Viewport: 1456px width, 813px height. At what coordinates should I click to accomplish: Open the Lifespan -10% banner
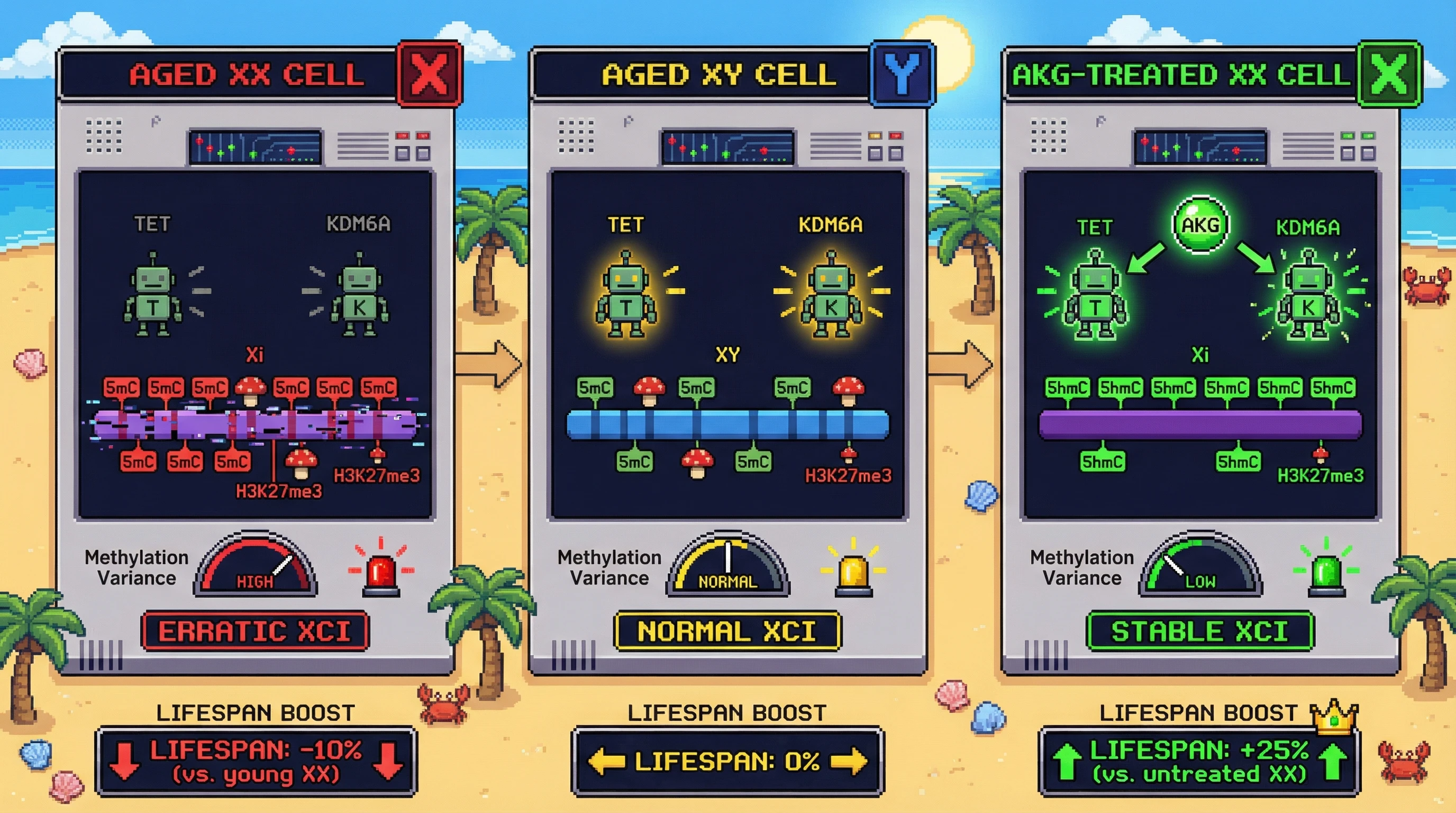click(x=256, y=762)
